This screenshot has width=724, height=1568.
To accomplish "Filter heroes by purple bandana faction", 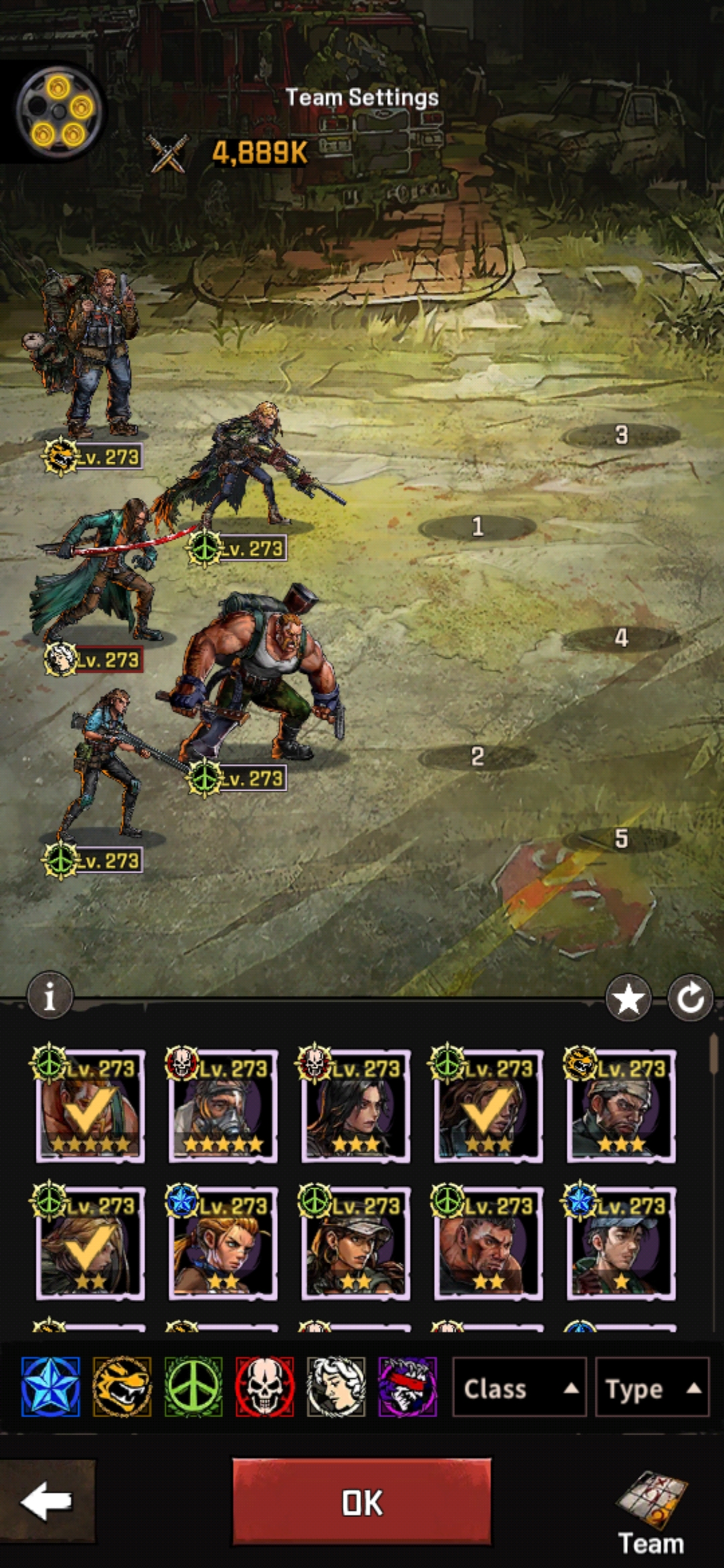I will (408, 1387).
